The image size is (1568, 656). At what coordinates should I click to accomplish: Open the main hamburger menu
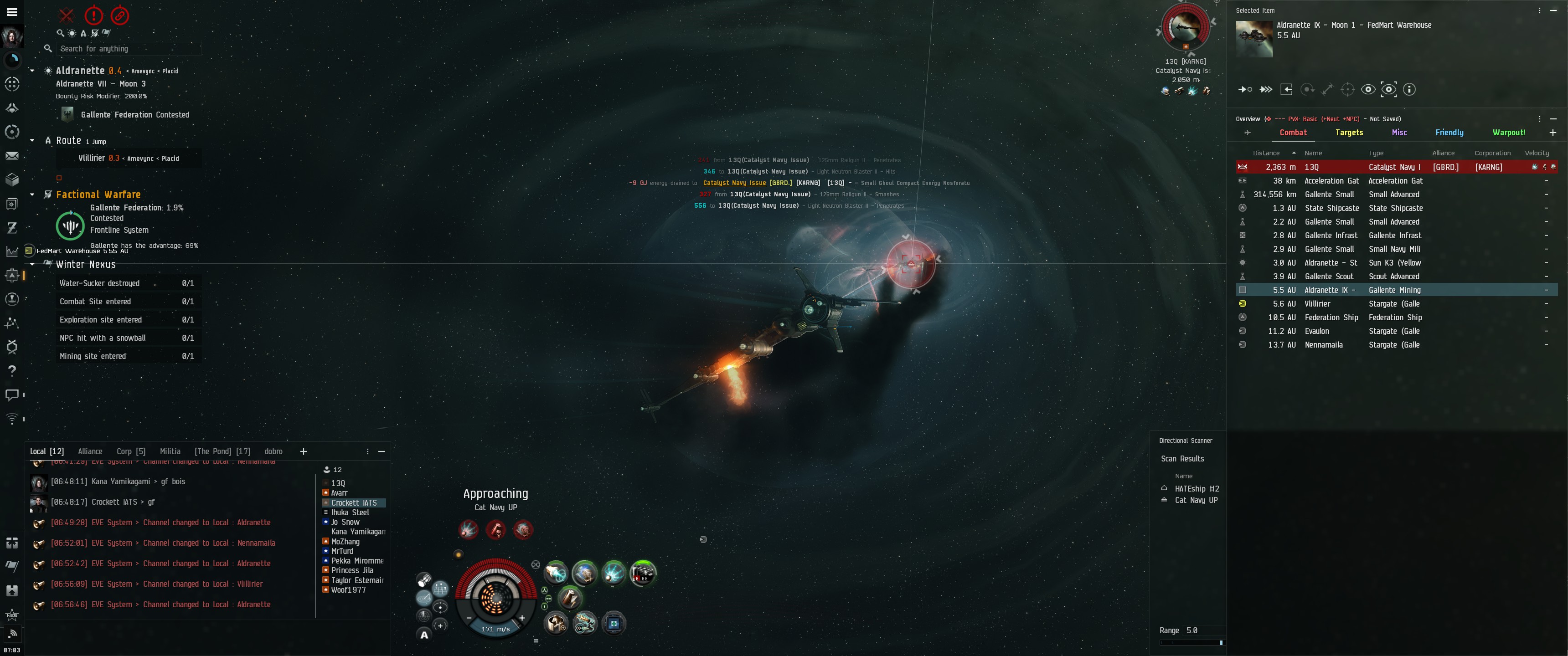point(11,11)
